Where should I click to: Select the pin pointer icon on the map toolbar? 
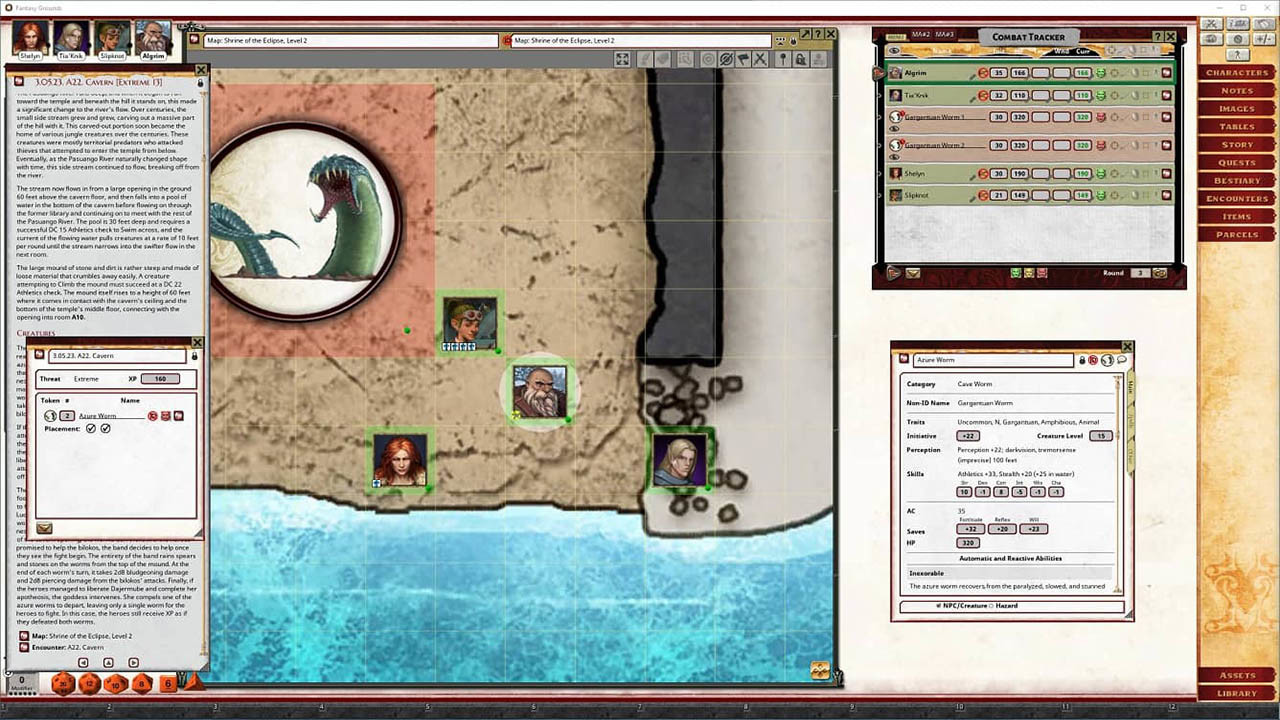pos(783,59)
